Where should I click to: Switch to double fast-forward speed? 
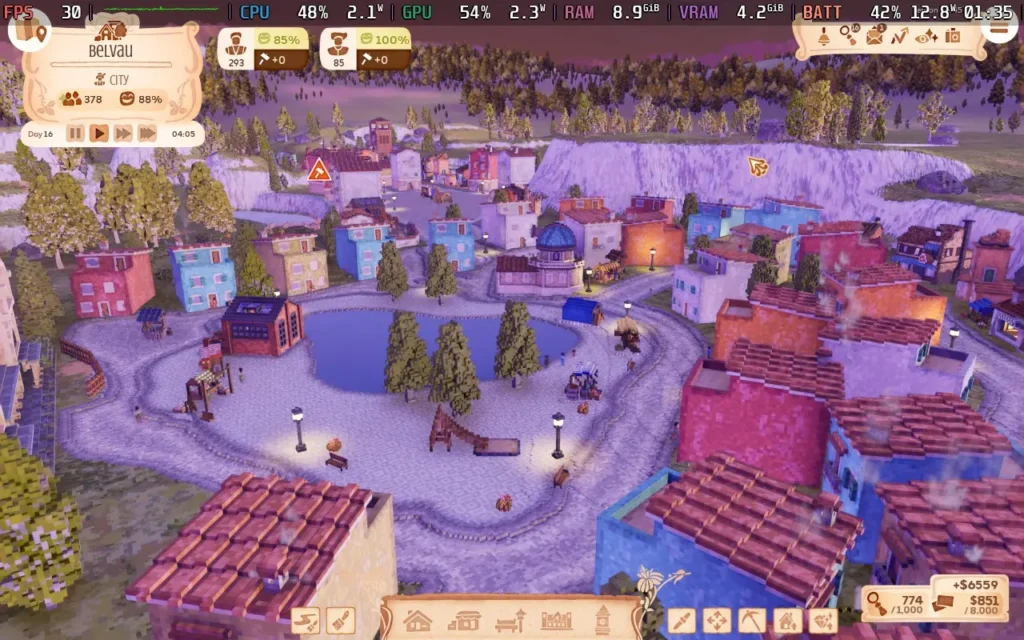click(123, 133)
